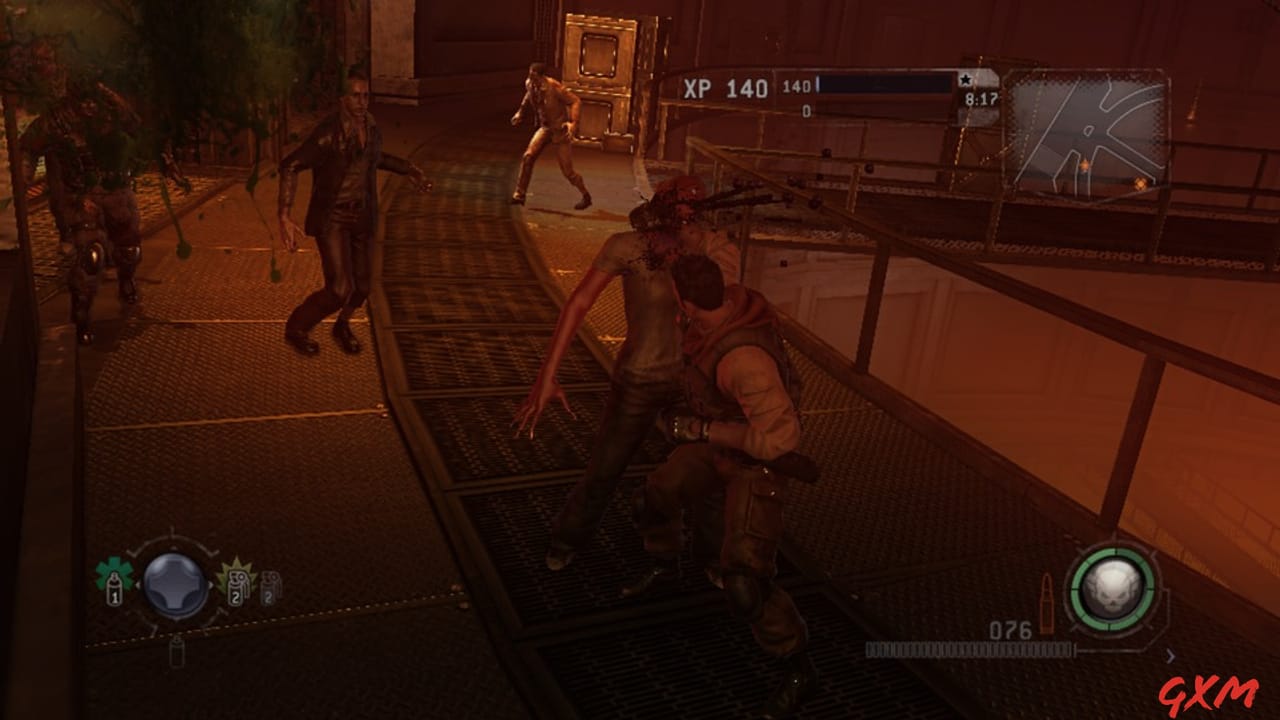Screen dimensions: 1280x720
Task: Select the green First Aid Spray icon
Action: (113, 583)
